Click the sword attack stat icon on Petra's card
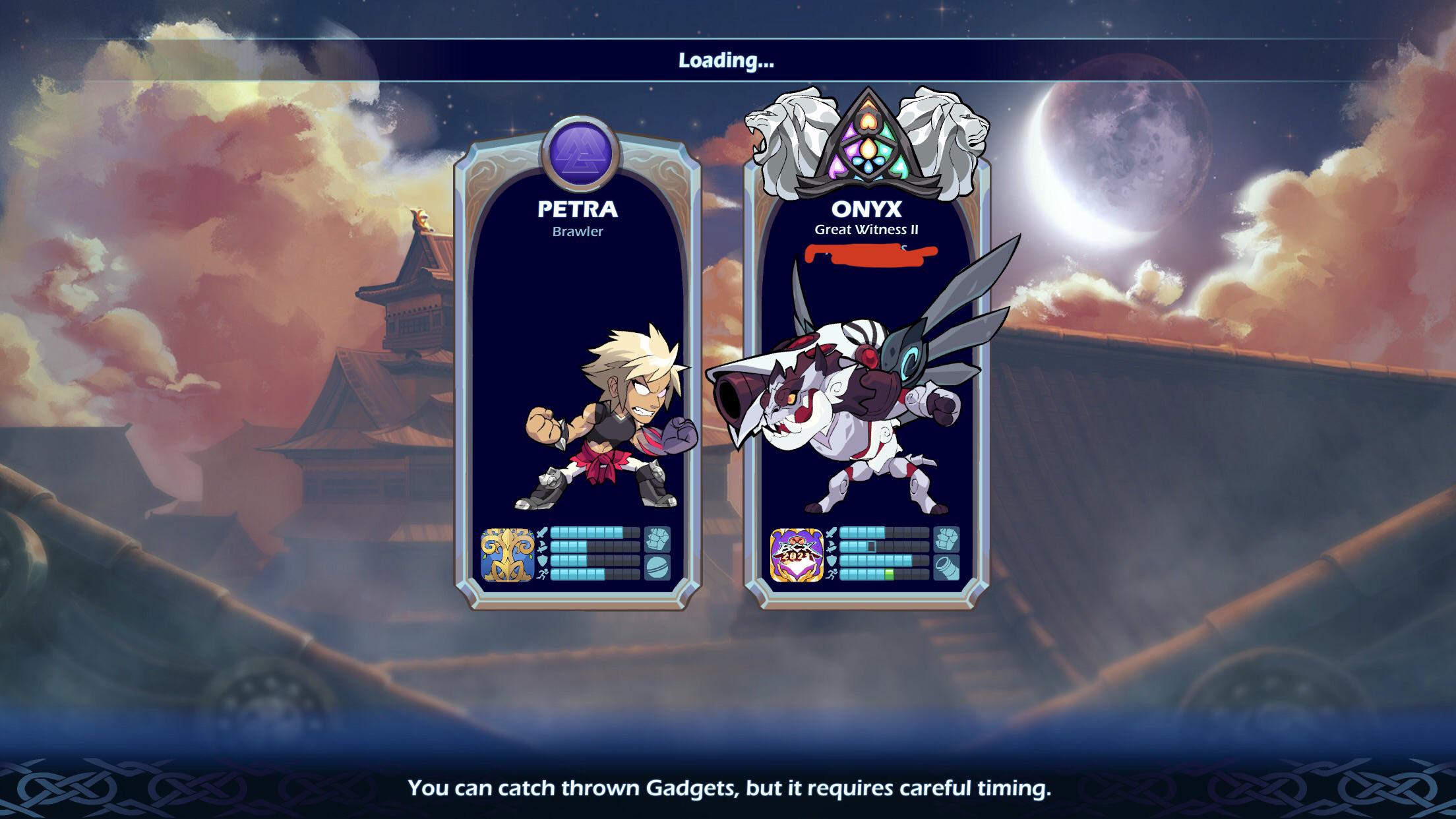Viewport: 1456px width, 819px height. pyautogui.click(x=542, y=532)
